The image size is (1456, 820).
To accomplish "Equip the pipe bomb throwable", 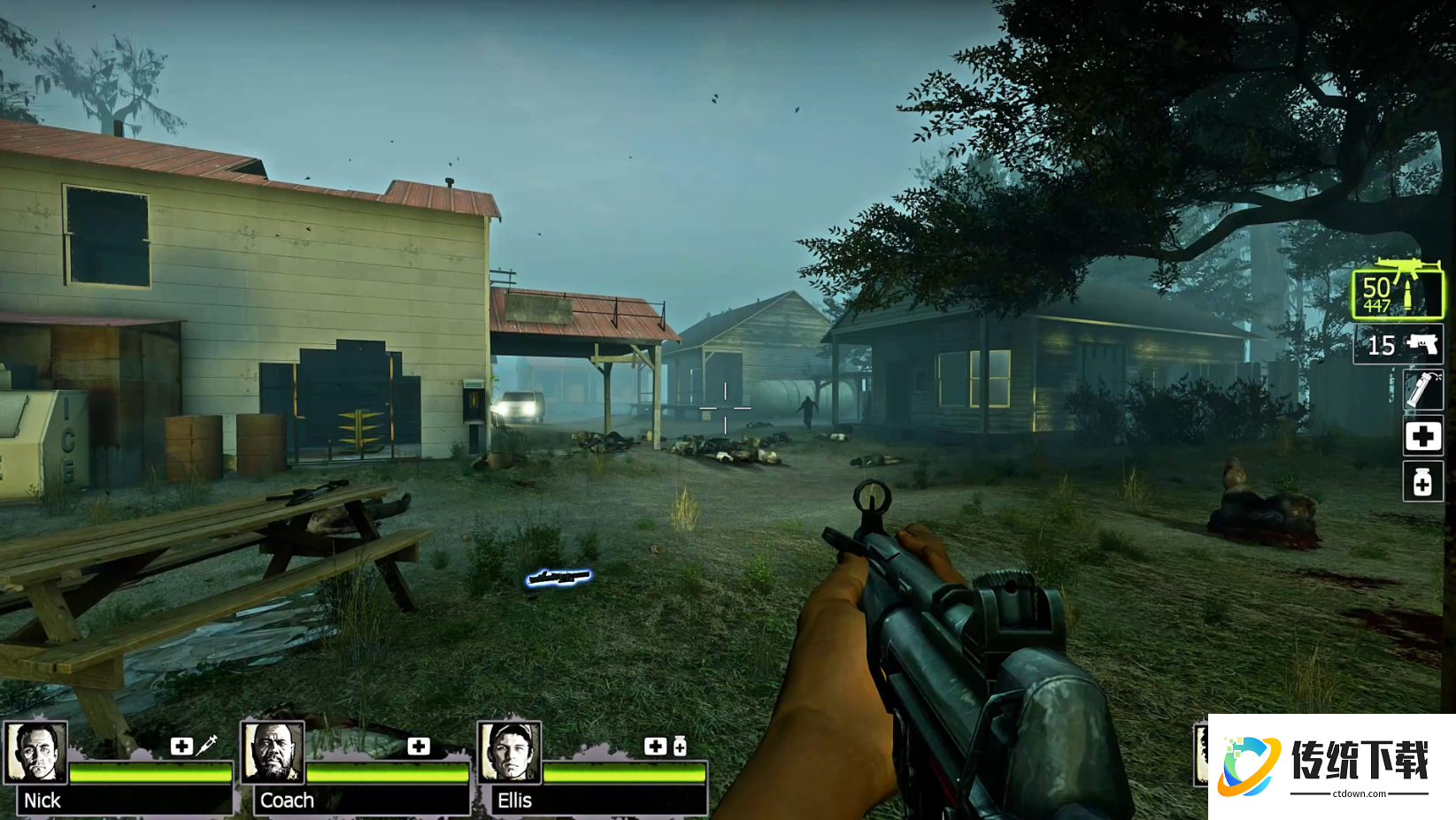I will point(1422,390).
